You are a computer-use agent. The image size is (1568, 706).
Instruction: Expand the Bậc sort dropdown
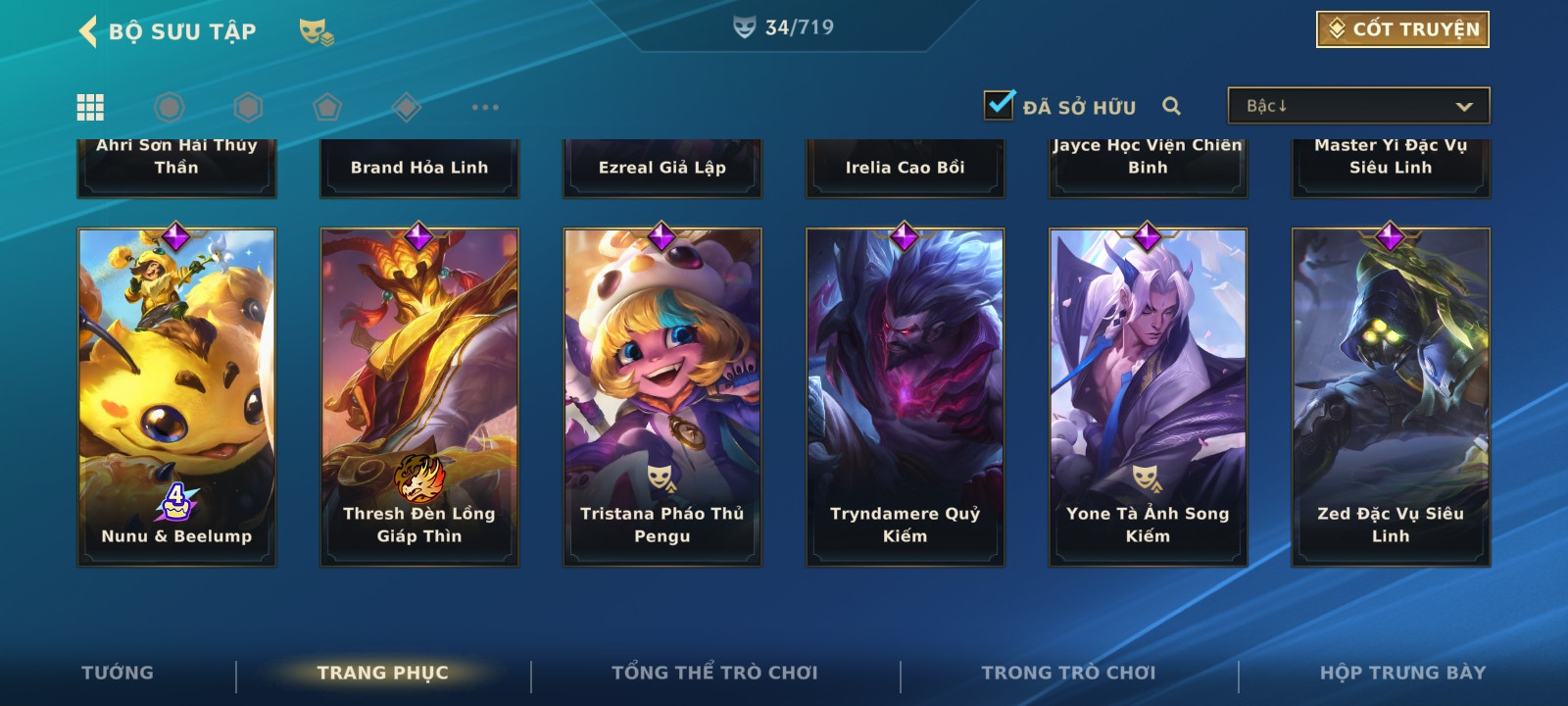(1358, 106)
